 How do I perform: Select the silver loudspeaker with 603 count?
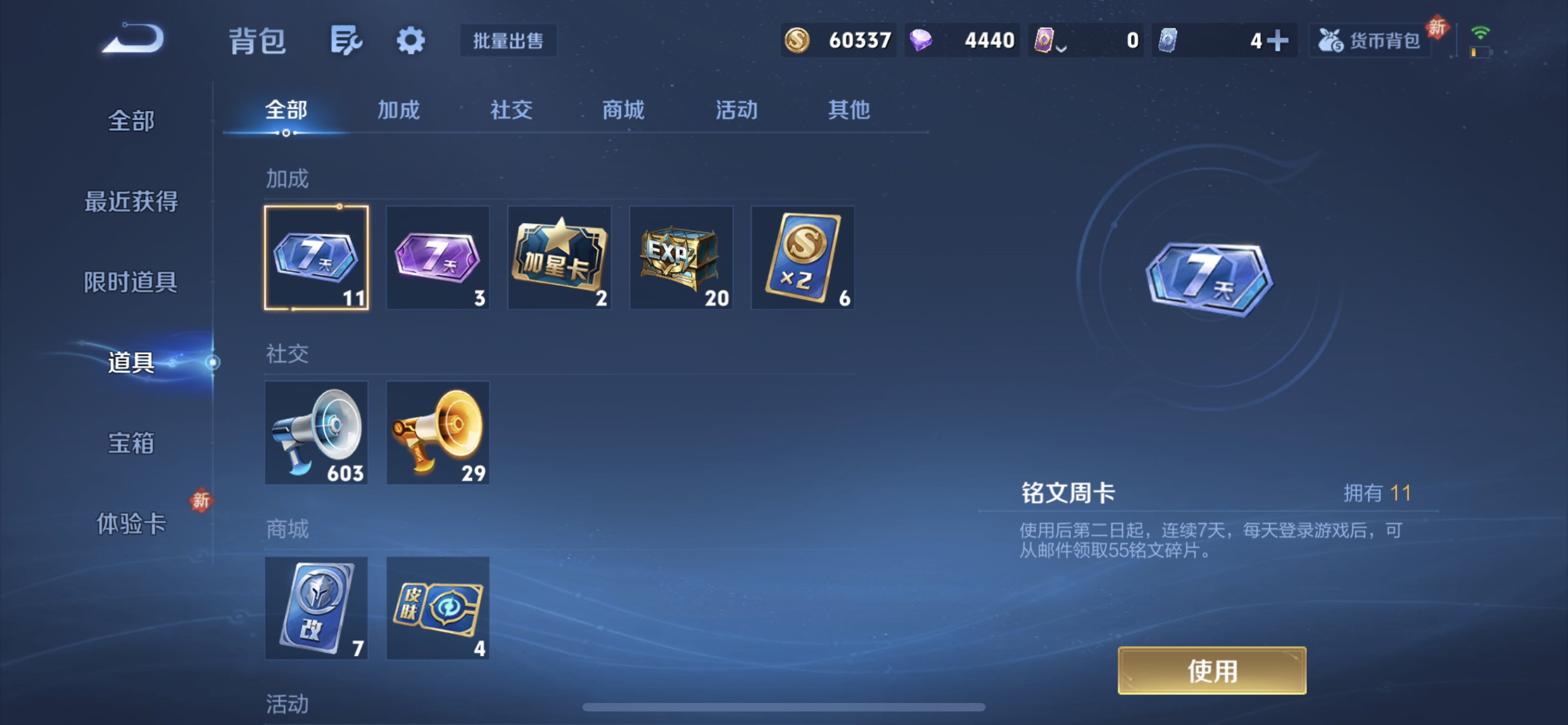pos(316,433)
